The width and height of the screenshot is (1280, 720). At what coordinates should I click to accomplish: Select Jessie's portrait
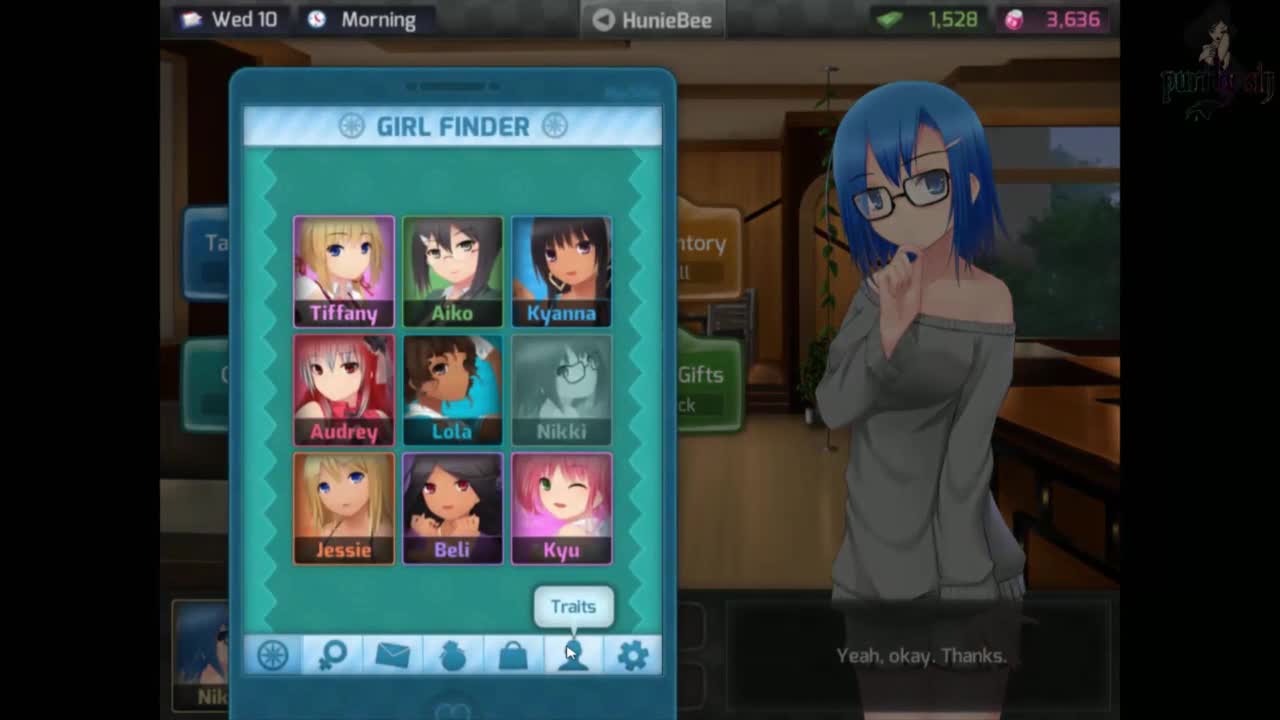point(344,507)
